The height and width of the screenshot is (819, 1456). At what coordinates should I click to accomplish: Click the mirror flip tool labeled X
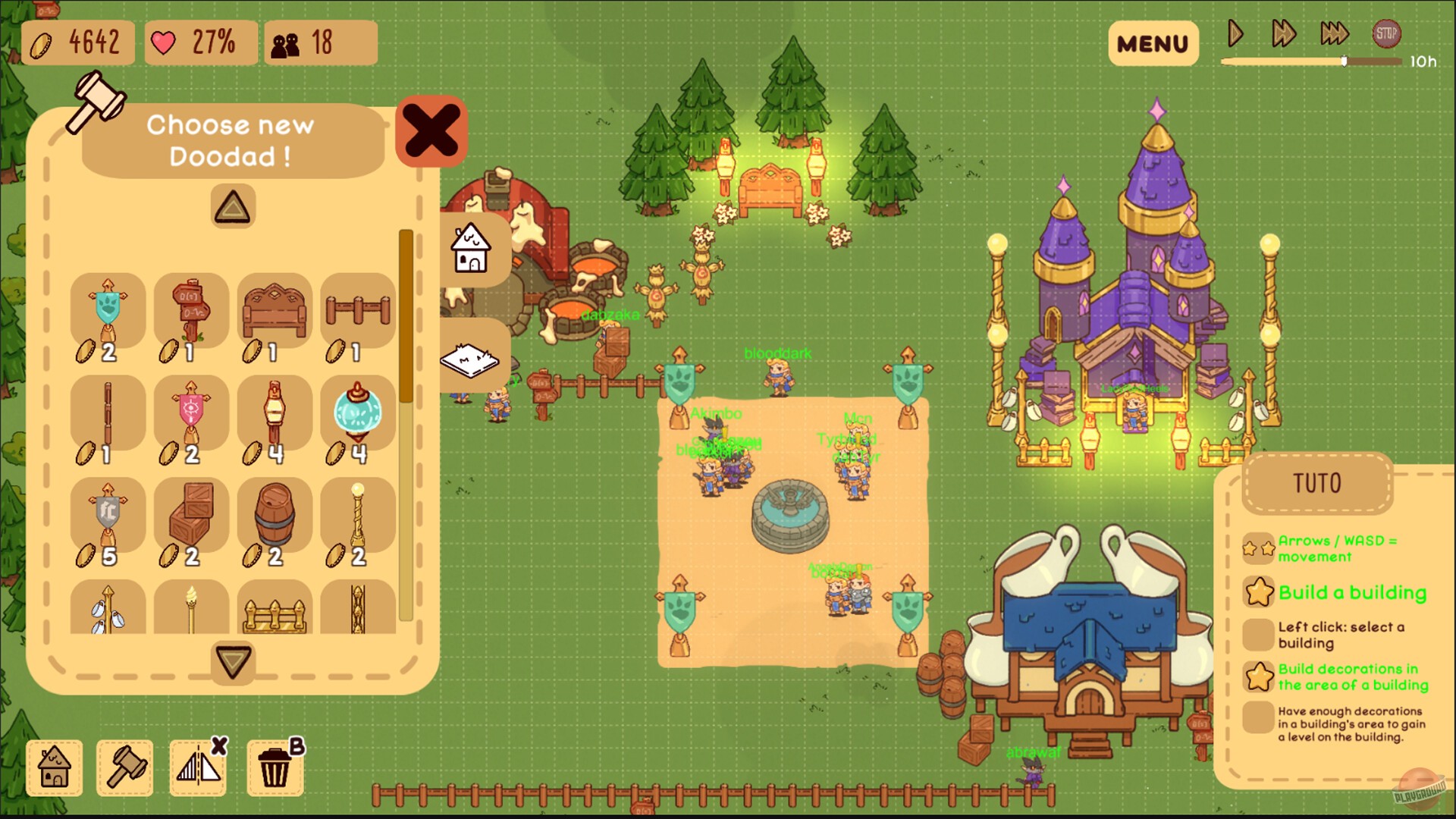(x=199, y=768)
